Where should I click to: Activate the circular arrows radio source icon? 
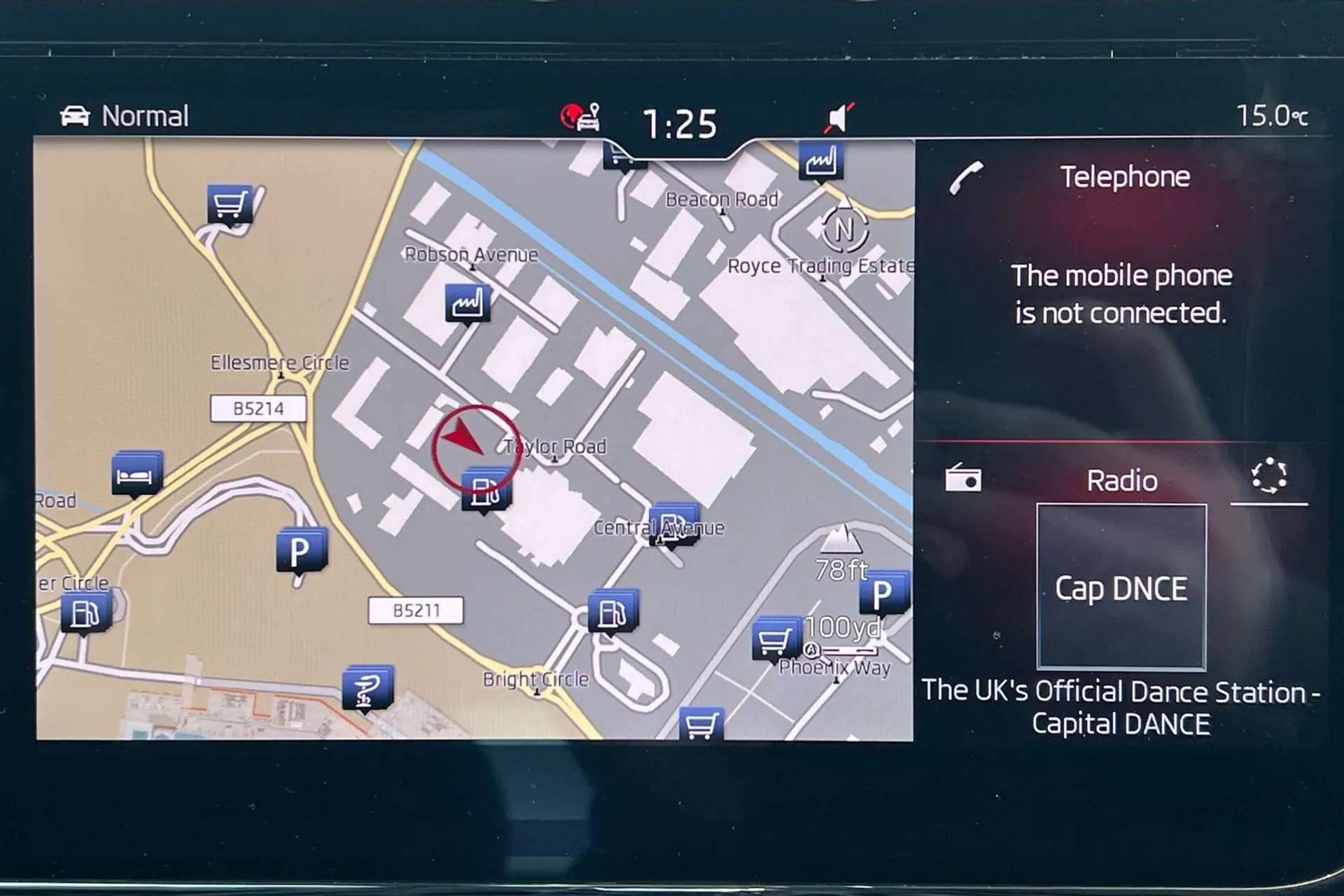(x=1268, y=477)
